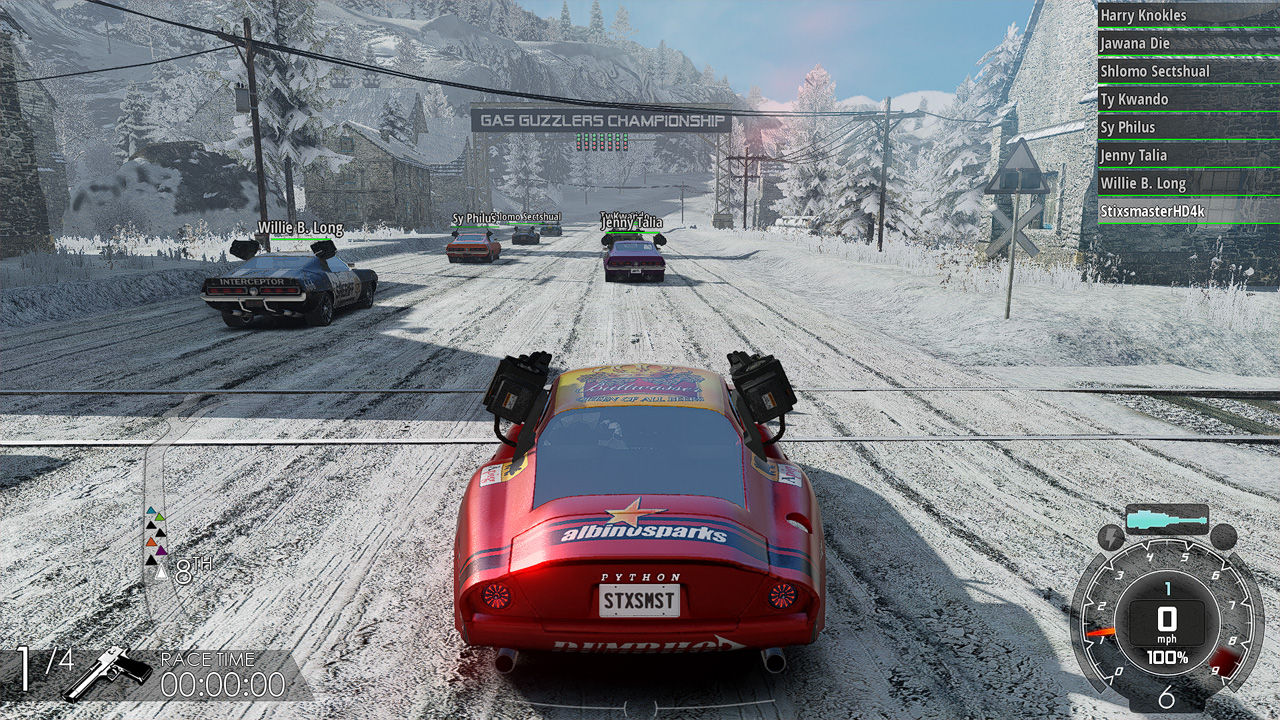The image size is (1280, 720).
Task: Select Jawana Die in the racer list
Action: pos(1188,43)
